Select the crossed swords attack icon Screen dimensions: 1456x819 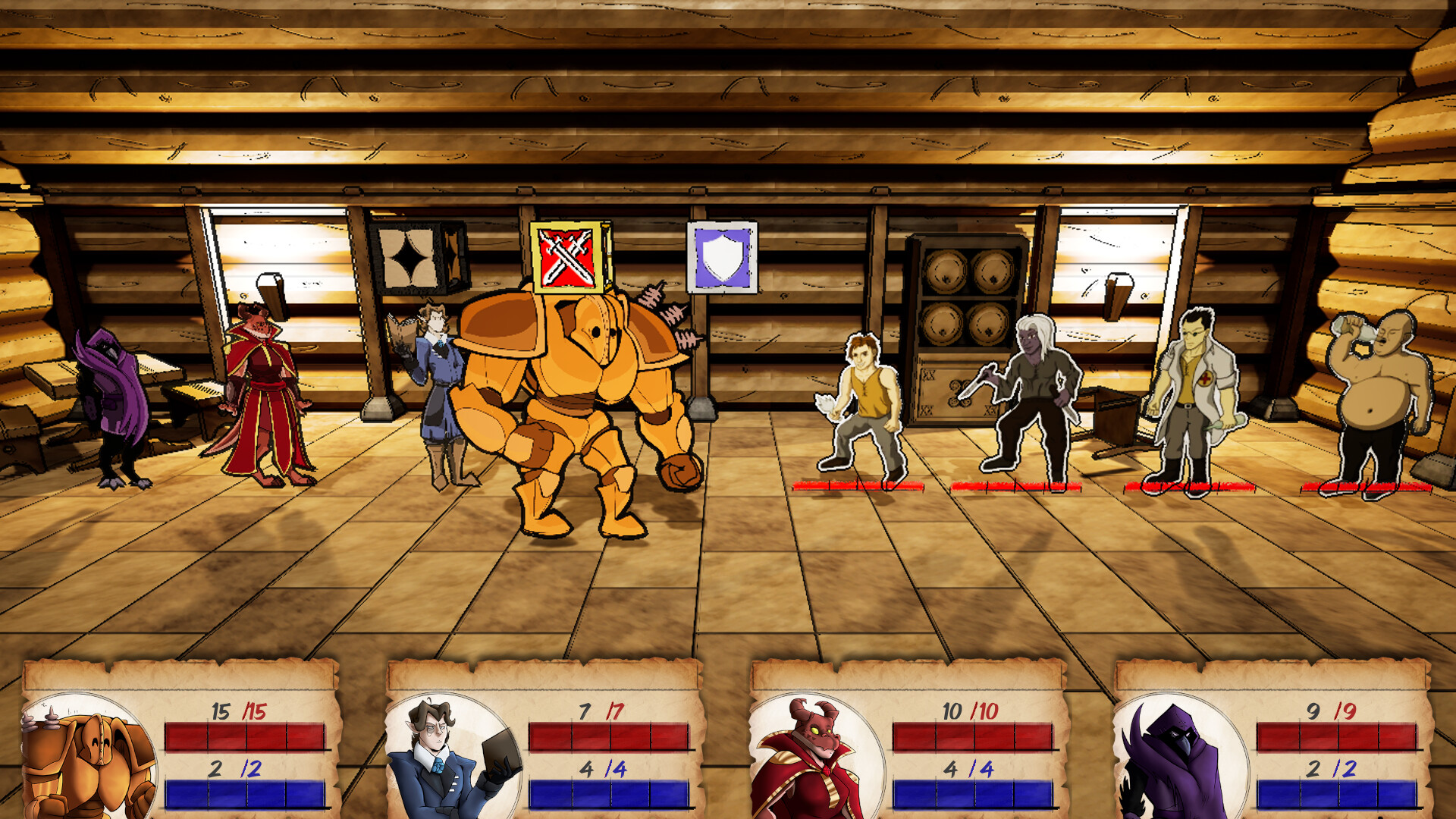(x=565, y=258)
